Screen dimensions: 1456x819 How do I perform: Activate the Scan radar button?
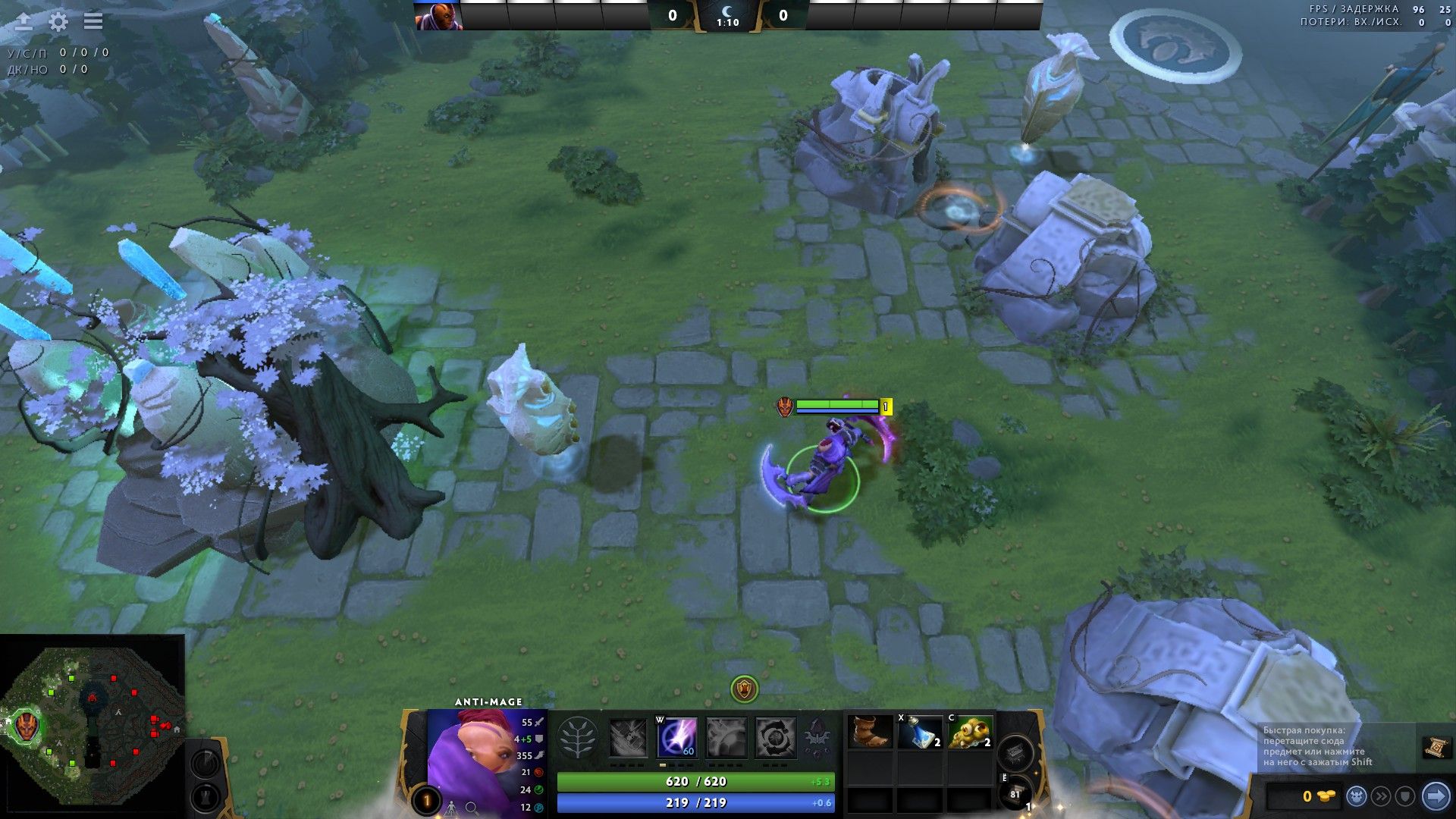[205, 763]
